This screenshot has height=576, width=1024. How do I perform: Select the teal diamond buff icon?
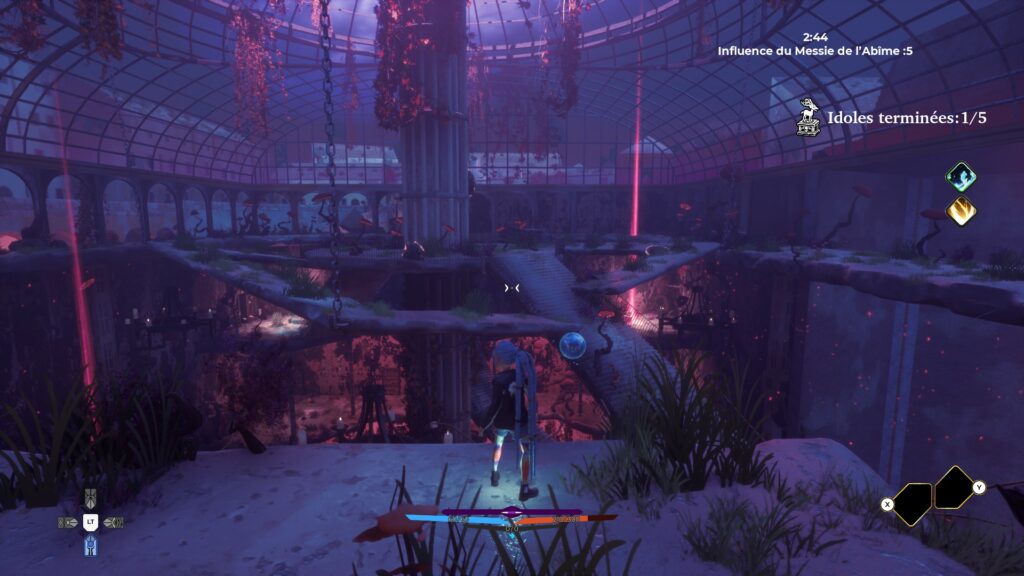click(x=961, y=177)
